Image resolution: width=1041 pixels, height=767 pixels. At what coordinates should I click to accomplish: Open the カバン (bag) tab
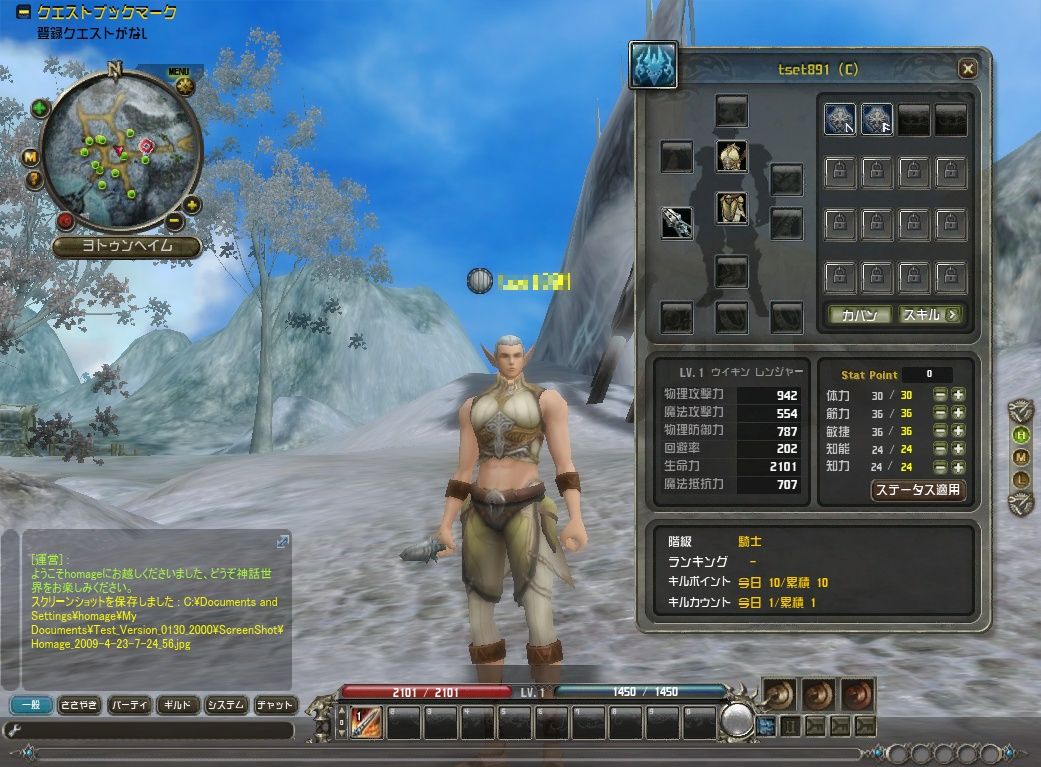click(x=859, y=315)
